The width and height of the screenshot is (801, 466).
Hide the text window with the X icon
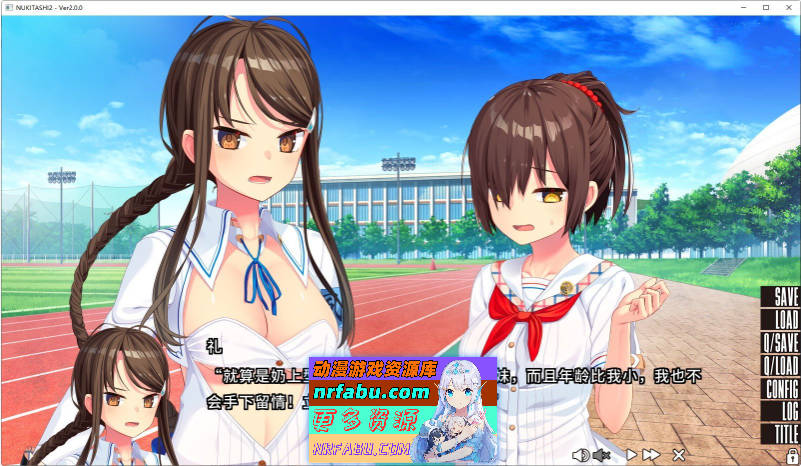pyautogui.click(x=679, y=455)
